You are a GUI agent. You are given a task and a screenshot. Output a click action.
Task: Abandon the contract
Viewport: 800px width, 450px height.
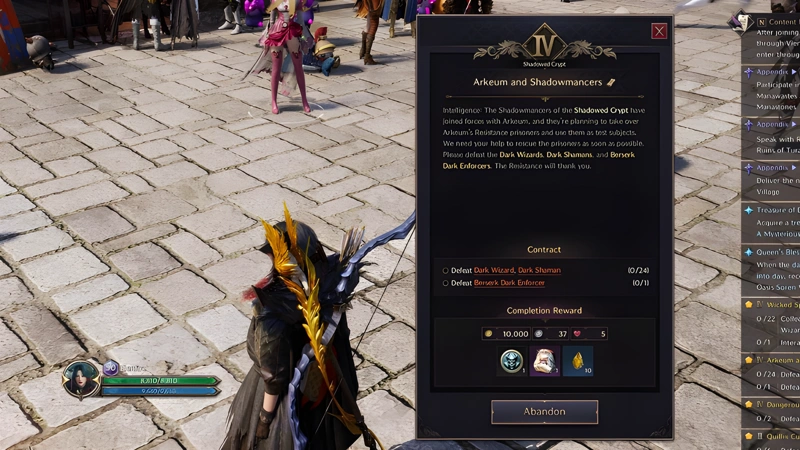click(544, 411)
